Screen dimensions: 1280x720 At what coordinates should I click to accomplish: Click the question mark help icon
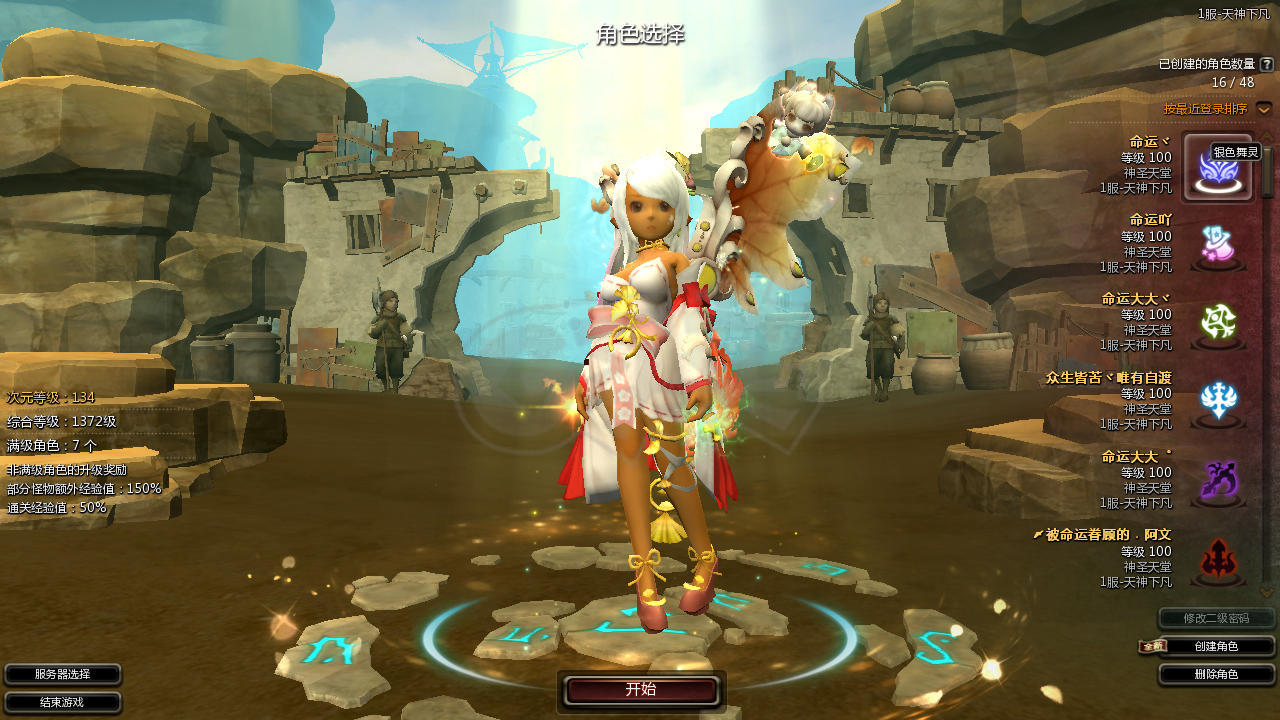[1267, 64]
